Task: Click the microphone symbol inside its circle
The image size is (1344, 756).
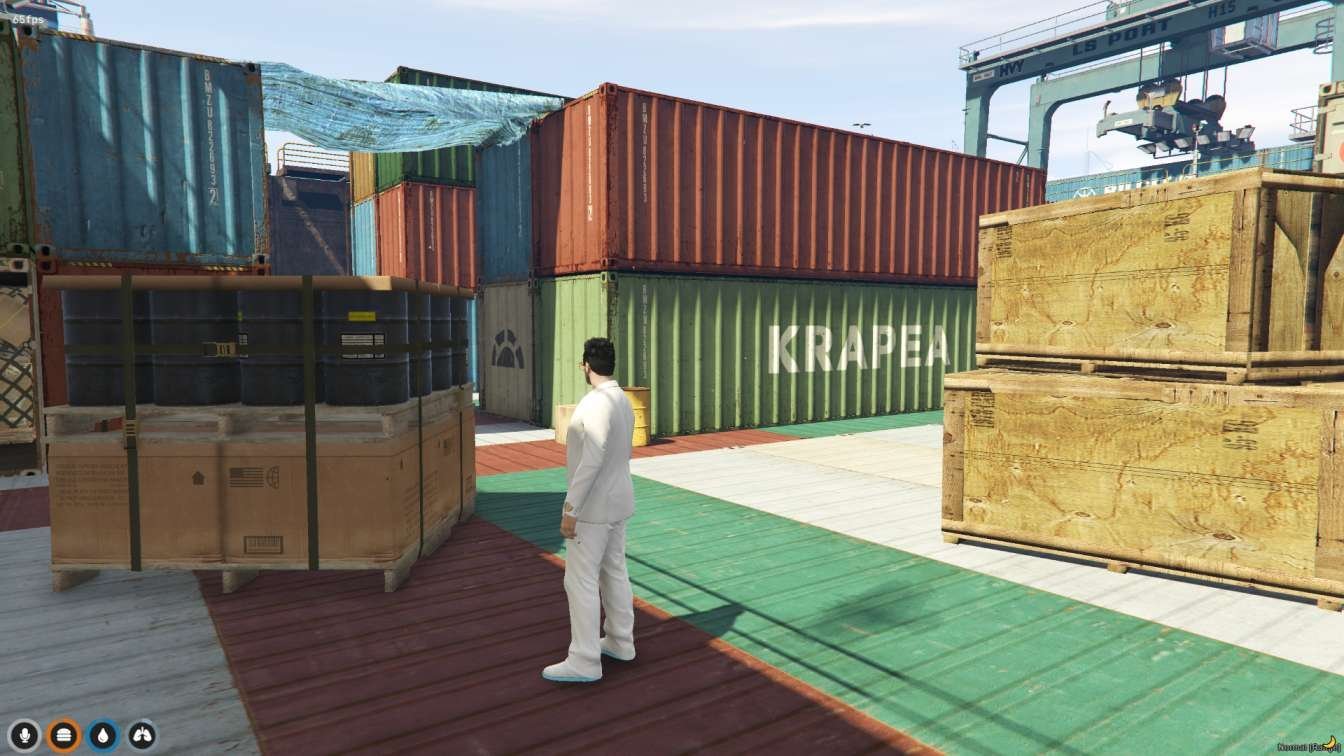Action: click(x=25, y=734)
